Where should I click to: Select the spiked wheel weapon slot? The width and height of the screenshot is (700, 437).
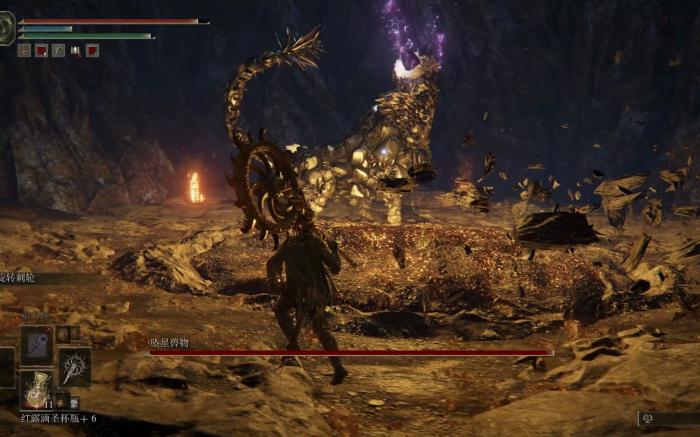[x=74, y=366]
